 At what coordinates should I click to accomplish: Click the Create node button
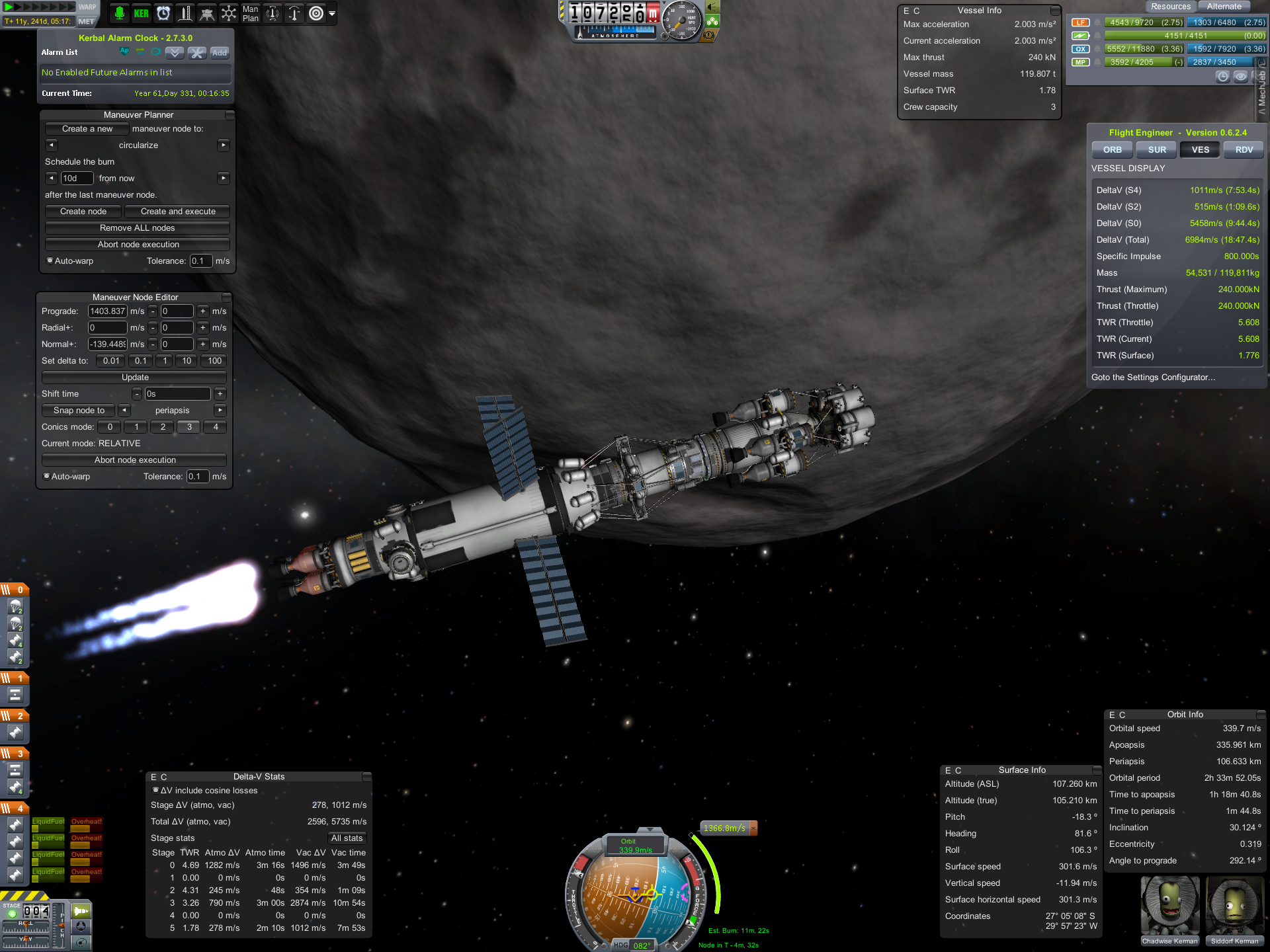(83, 212)
